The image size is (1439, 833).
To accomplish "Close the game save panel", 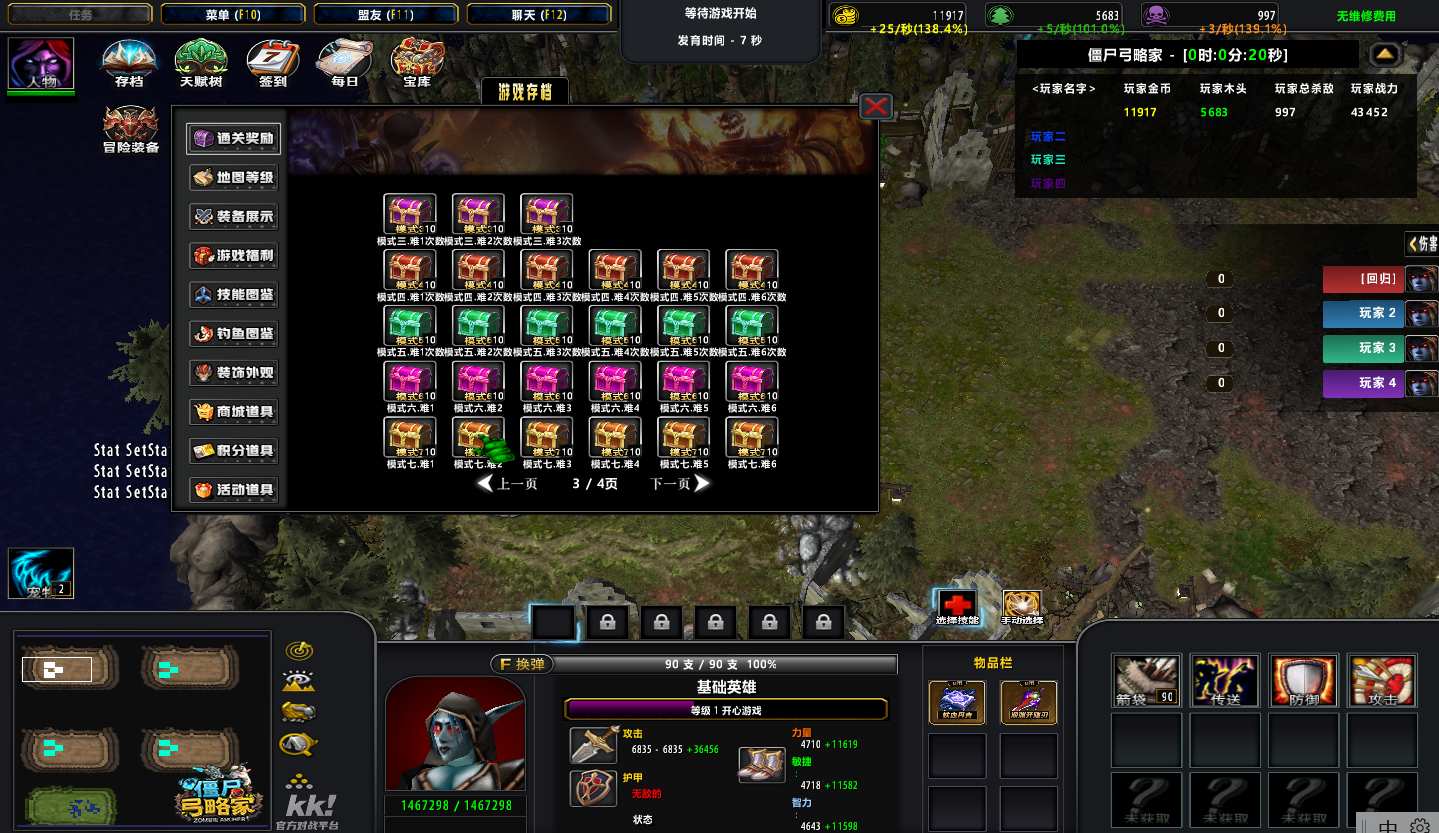I will [x=876, y=106].
